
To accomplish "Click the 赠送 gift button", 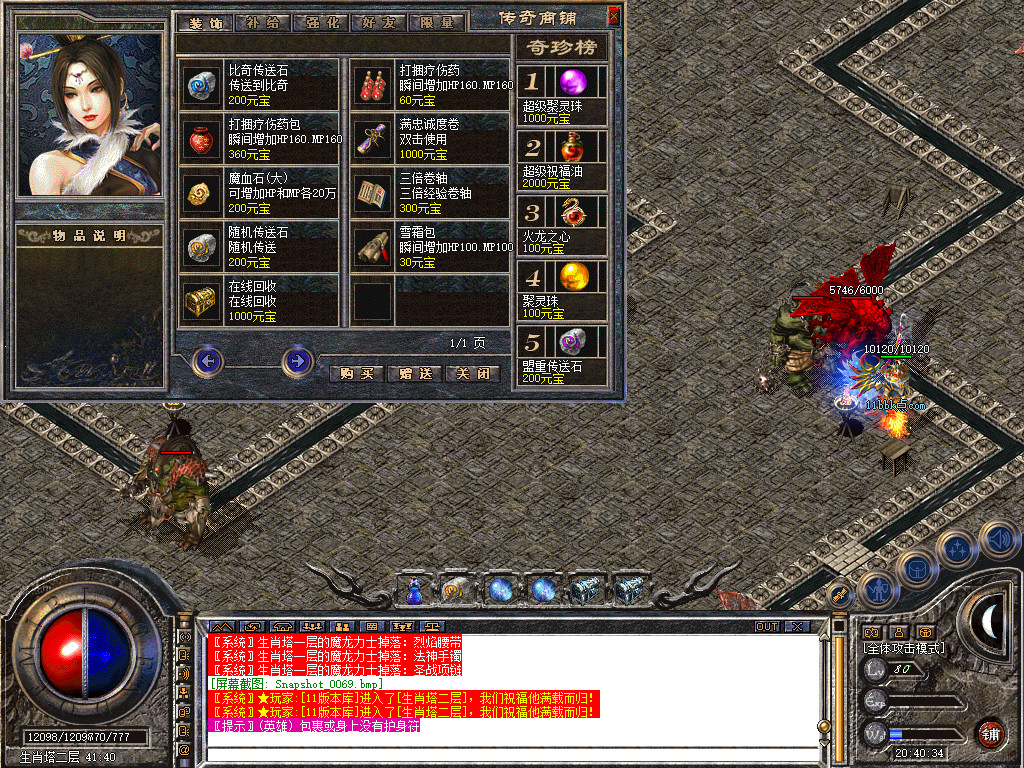I will [x=414, y=373].
